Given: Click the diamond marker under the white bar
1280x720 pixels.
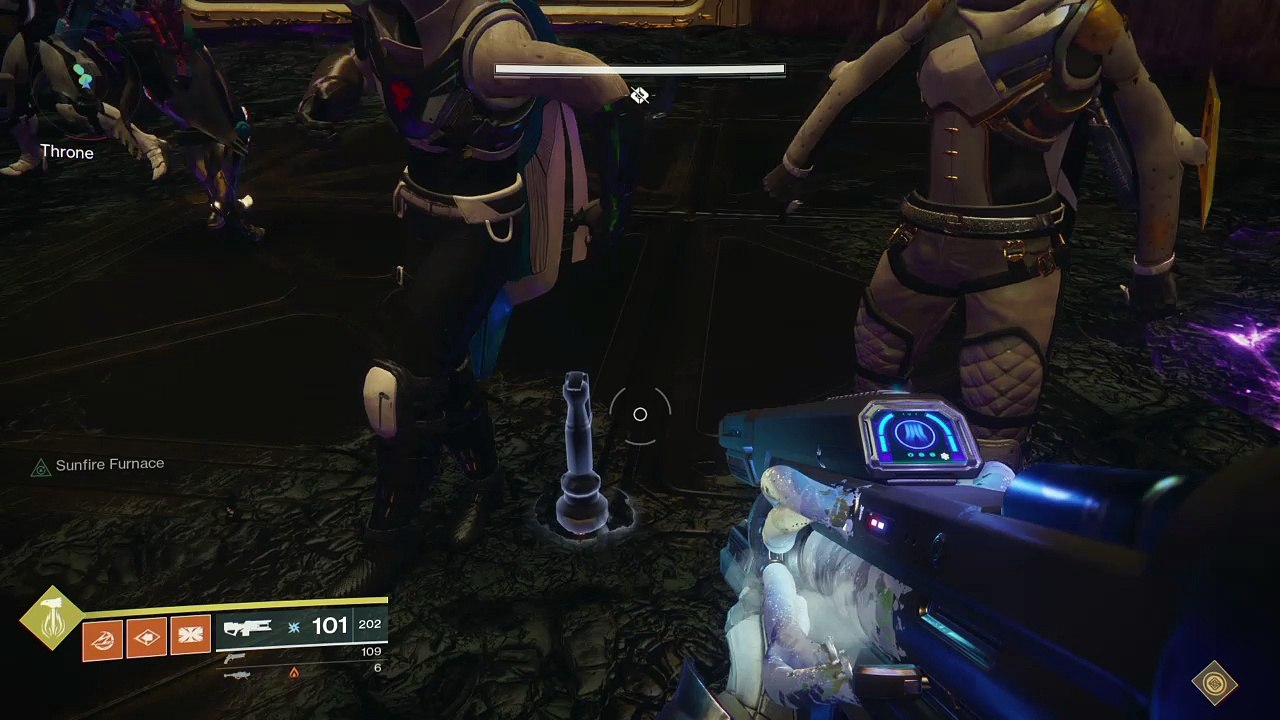Looking at the screenshot, I should (640, 95).
